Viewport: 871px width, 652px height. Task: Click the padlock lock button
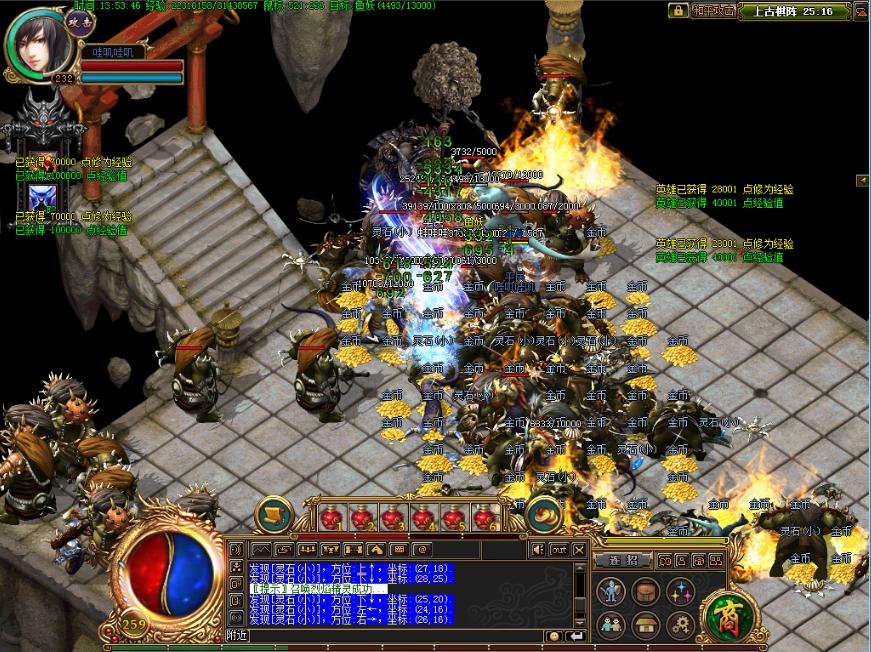point(679,10)
